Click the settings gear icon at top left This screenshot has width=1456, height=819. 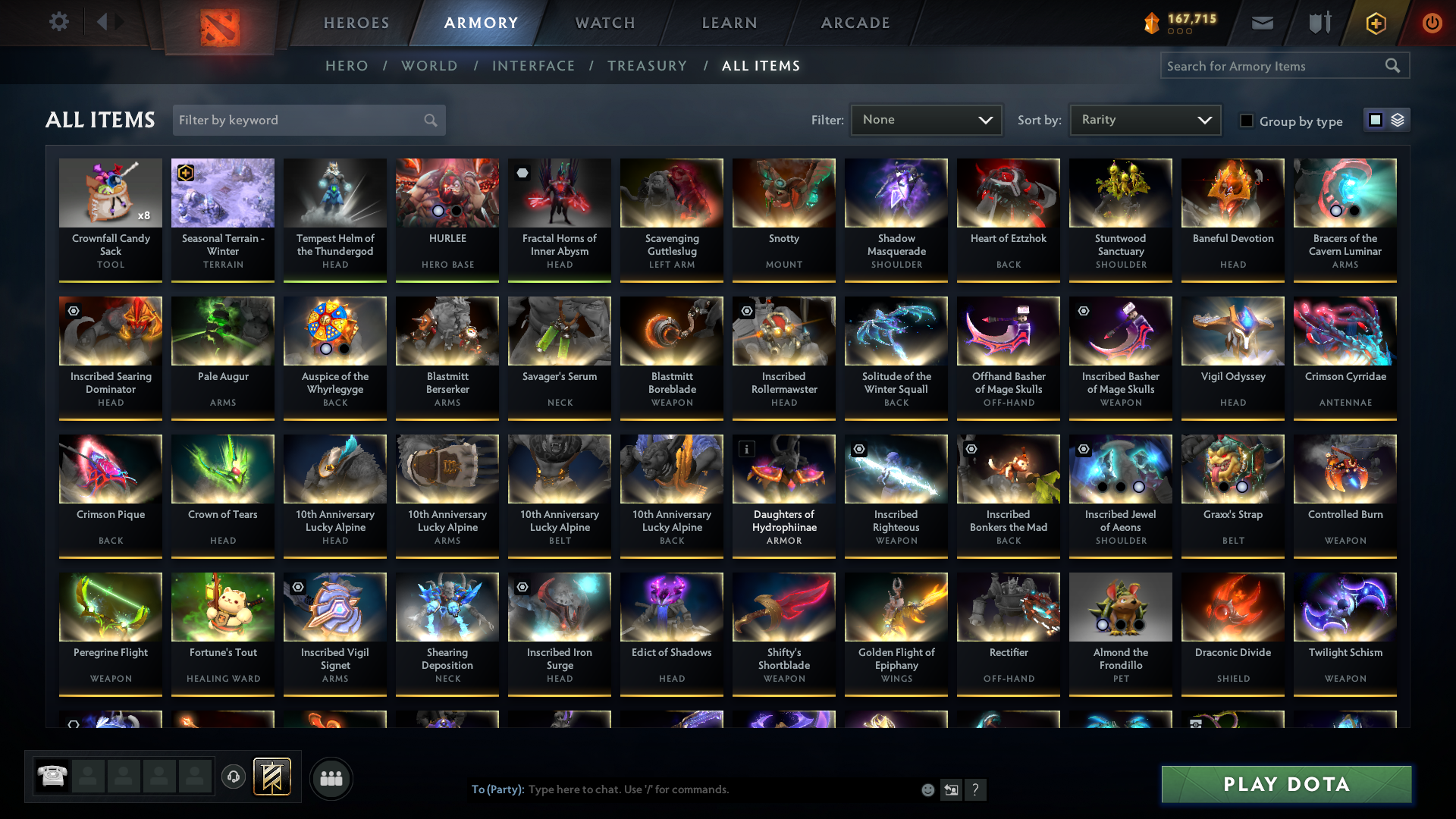58,21
